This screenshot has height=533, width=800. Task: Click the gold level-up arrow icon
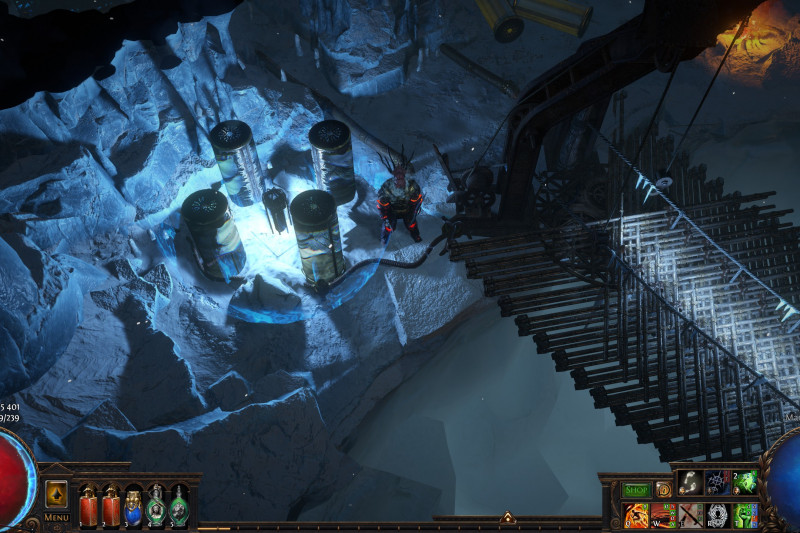(57, 494)
